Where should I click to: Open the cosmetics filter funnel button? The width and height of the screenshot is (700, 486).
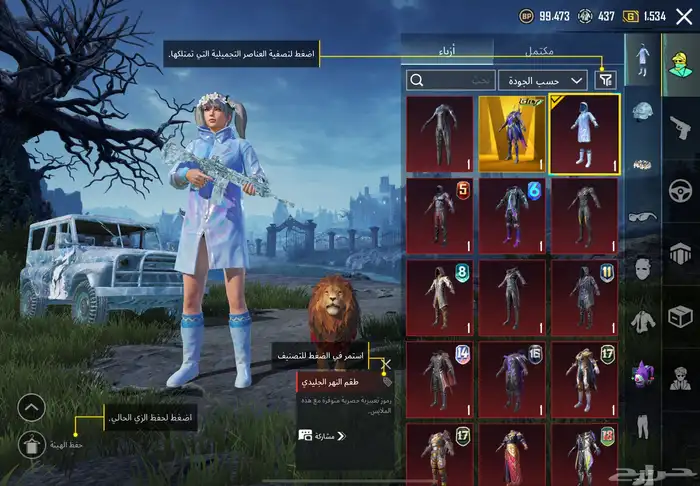(x=606, y=80)
